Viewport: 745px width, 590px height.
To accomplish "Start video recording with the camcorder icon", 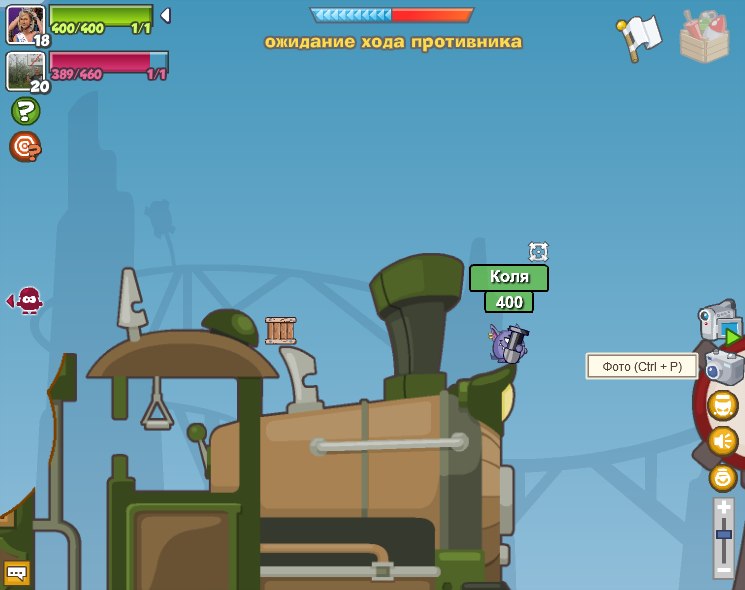I will pyautogui.click(x=719, y=323).
